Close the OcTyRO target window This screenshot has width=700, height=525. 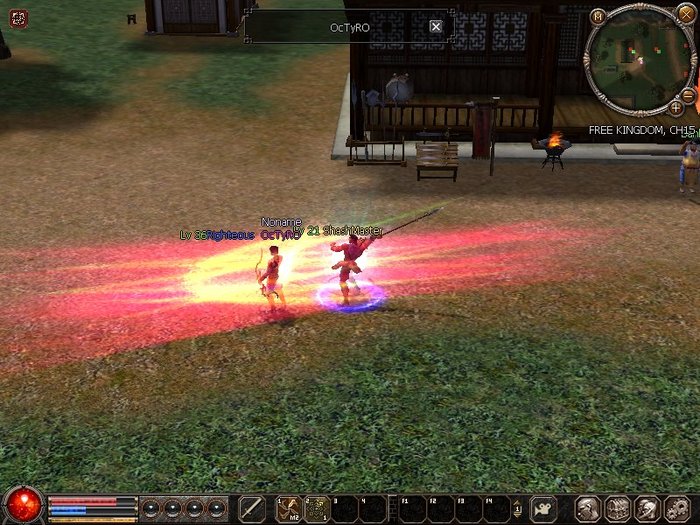(x=436, y=27)
